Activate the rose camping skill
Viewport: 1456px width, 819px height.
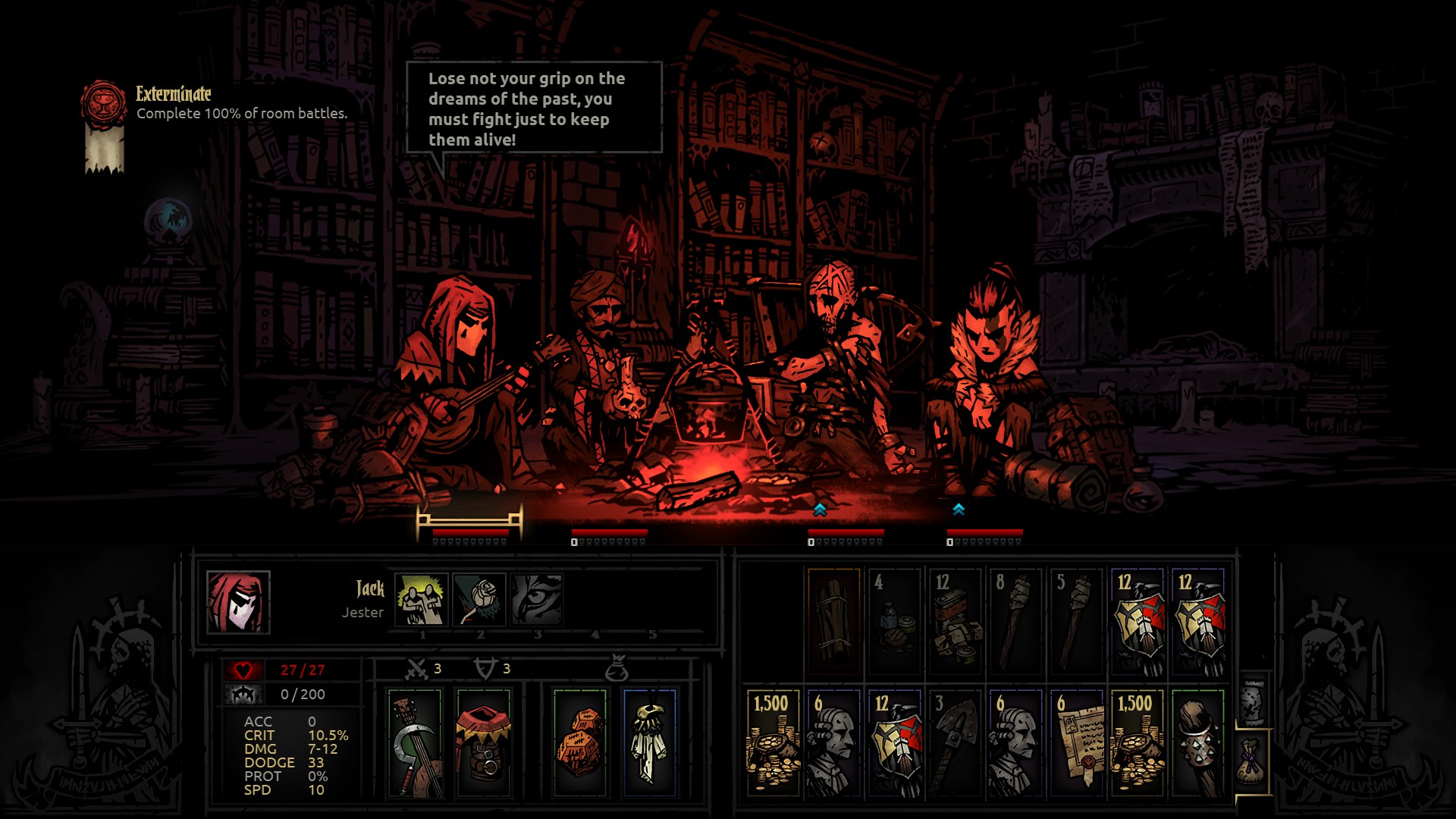pos(479,599)
